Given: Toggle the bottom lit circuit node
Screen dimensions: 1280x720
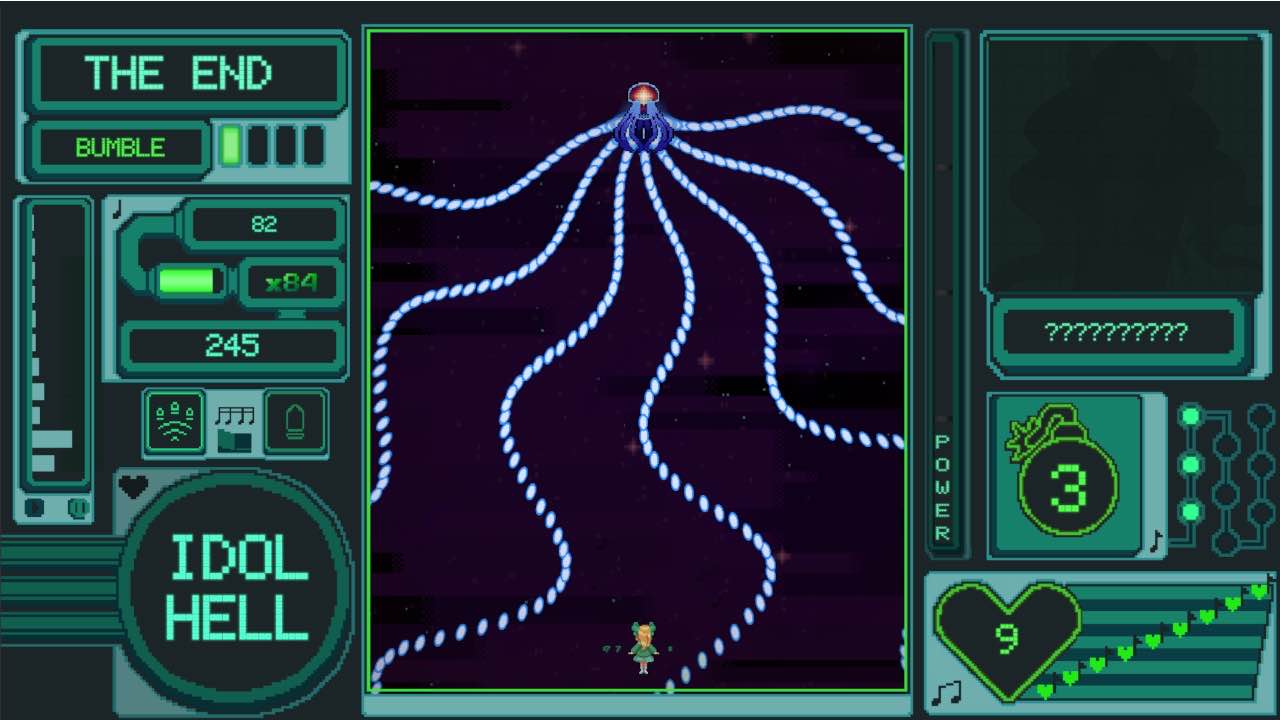Looking at the screenshot, I should 1190,512.
